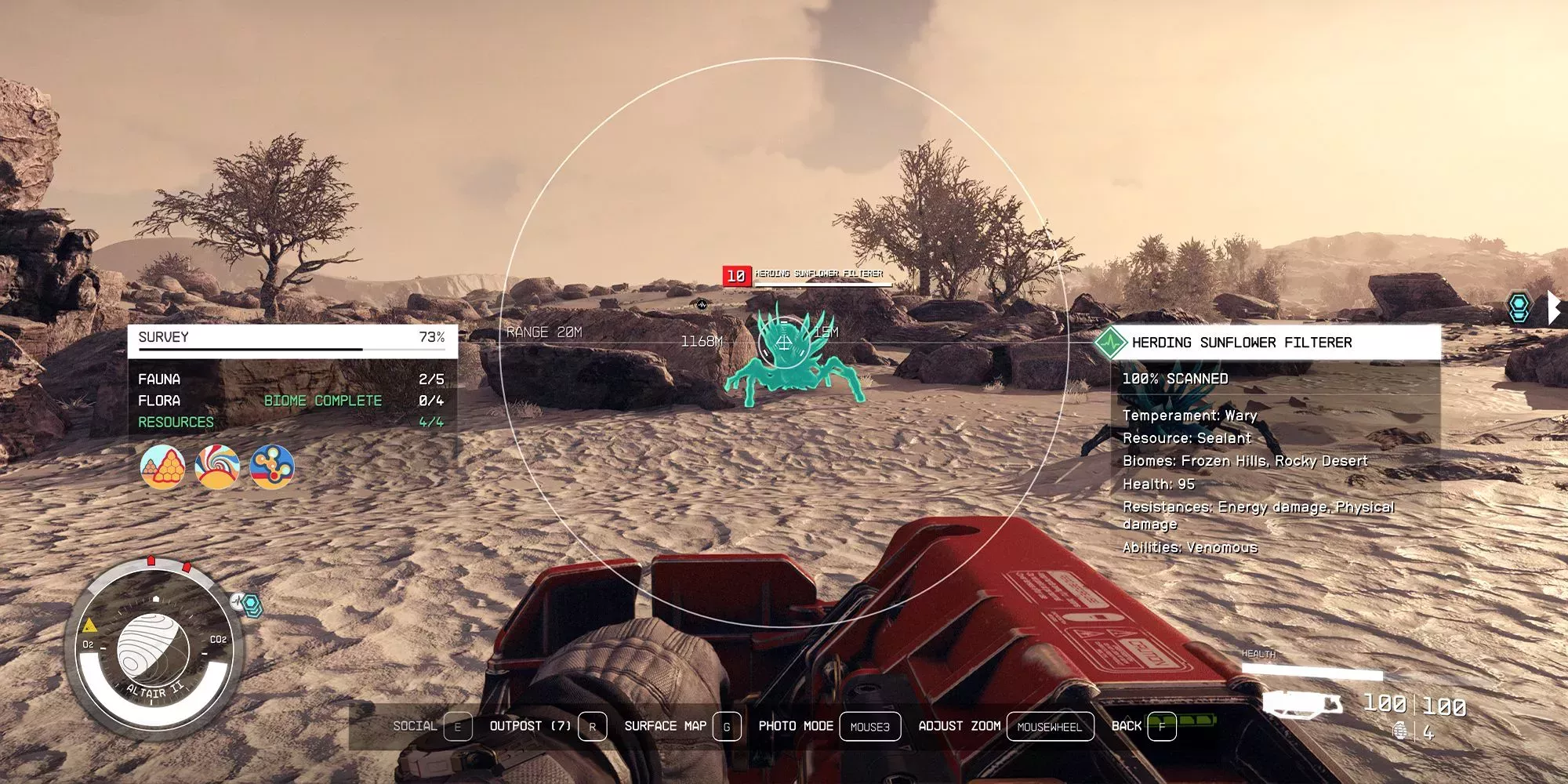Screen dimensions: 1568x784
Task: Click the Back option to exit scanner
Action: coord(1143,726)
